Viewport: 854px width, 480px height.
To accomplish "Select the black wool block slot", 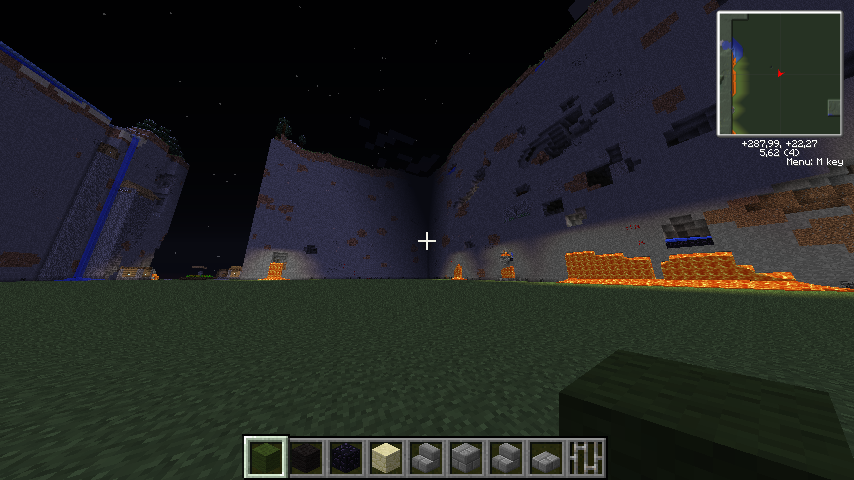I will click(x=306, y=457).
